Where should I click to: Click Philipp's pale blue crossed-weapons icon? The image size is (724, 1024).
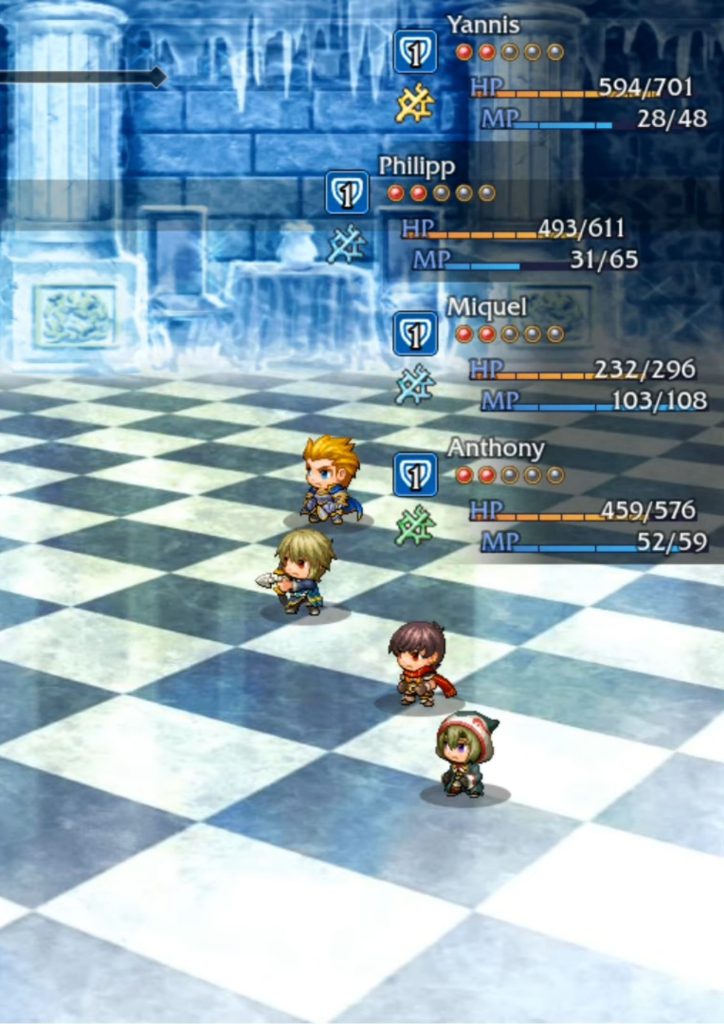(x=346, y=245)
